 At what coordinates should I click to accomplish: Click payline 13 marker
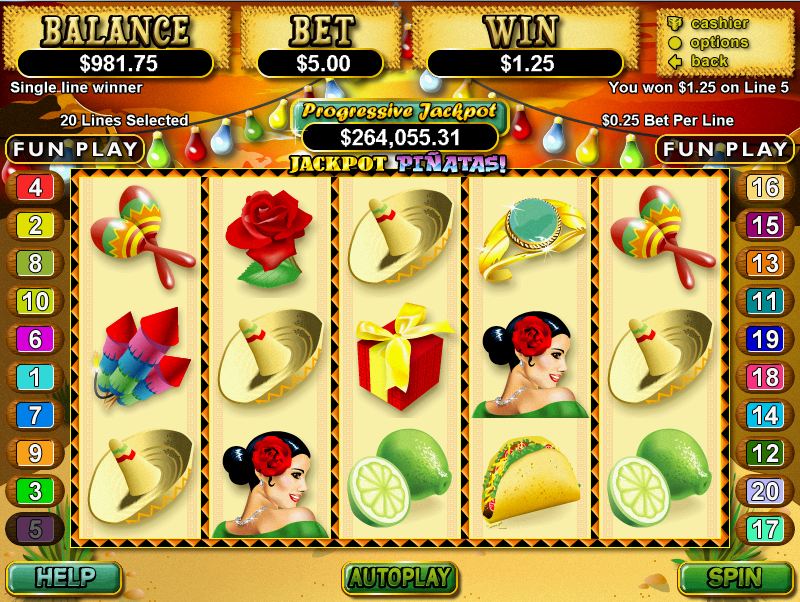[x=765, y=263]
